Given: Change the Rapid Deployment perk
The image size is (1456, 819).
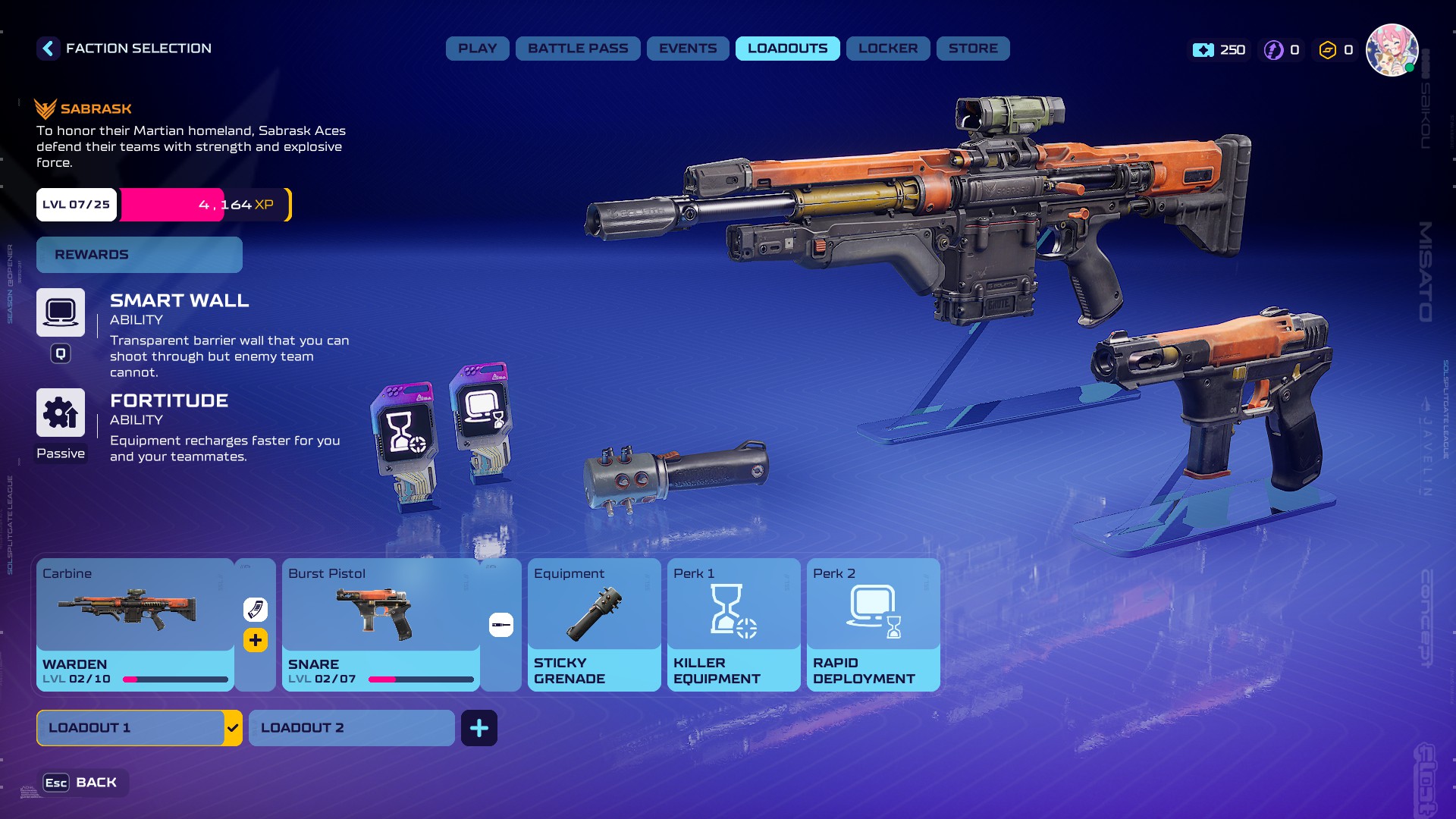Looking at the screenshot, I should click(x=873, y=623).
